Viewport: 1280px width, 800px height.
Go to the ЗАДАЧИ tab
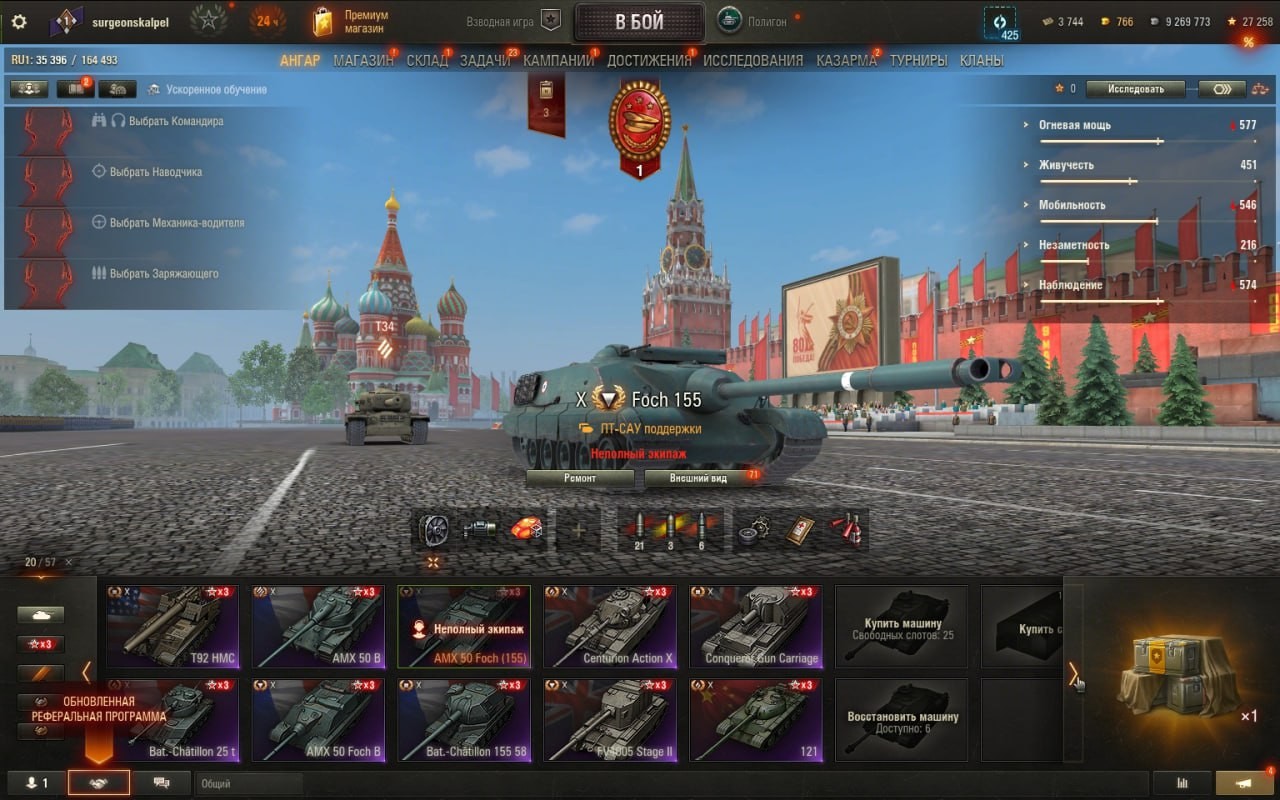(485, 60)
